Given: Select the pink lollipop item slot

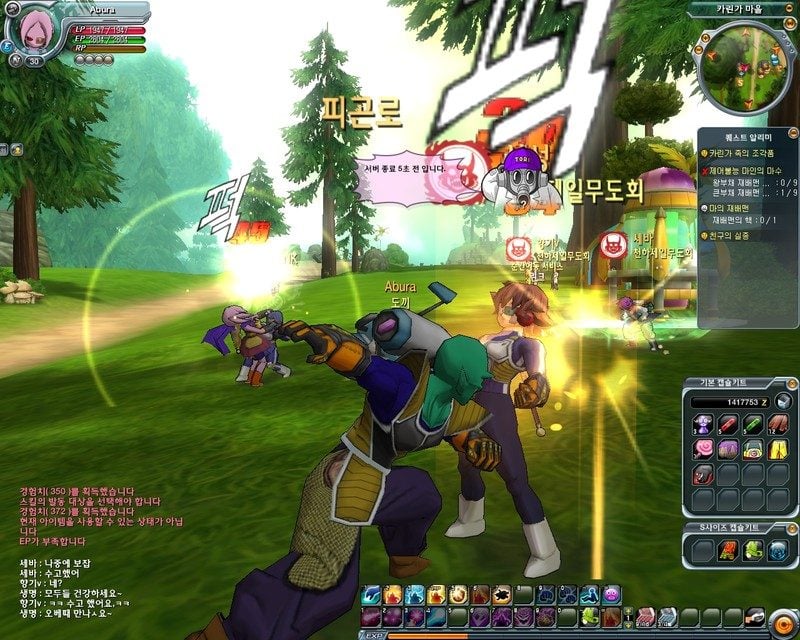Looking at the screenshot, I should tap(702, 449).
